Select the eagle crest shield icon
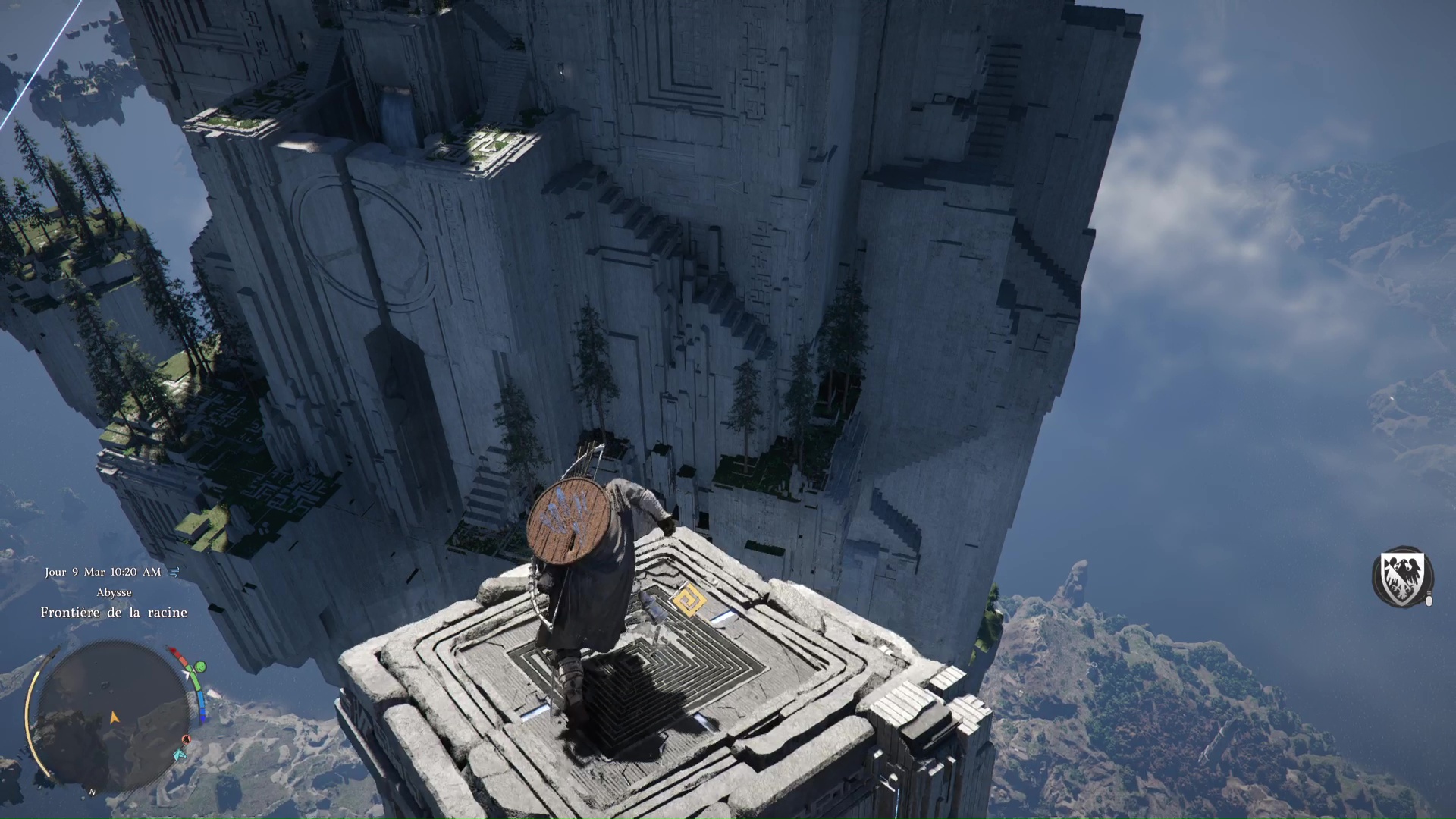 [x=1402, y=576]
